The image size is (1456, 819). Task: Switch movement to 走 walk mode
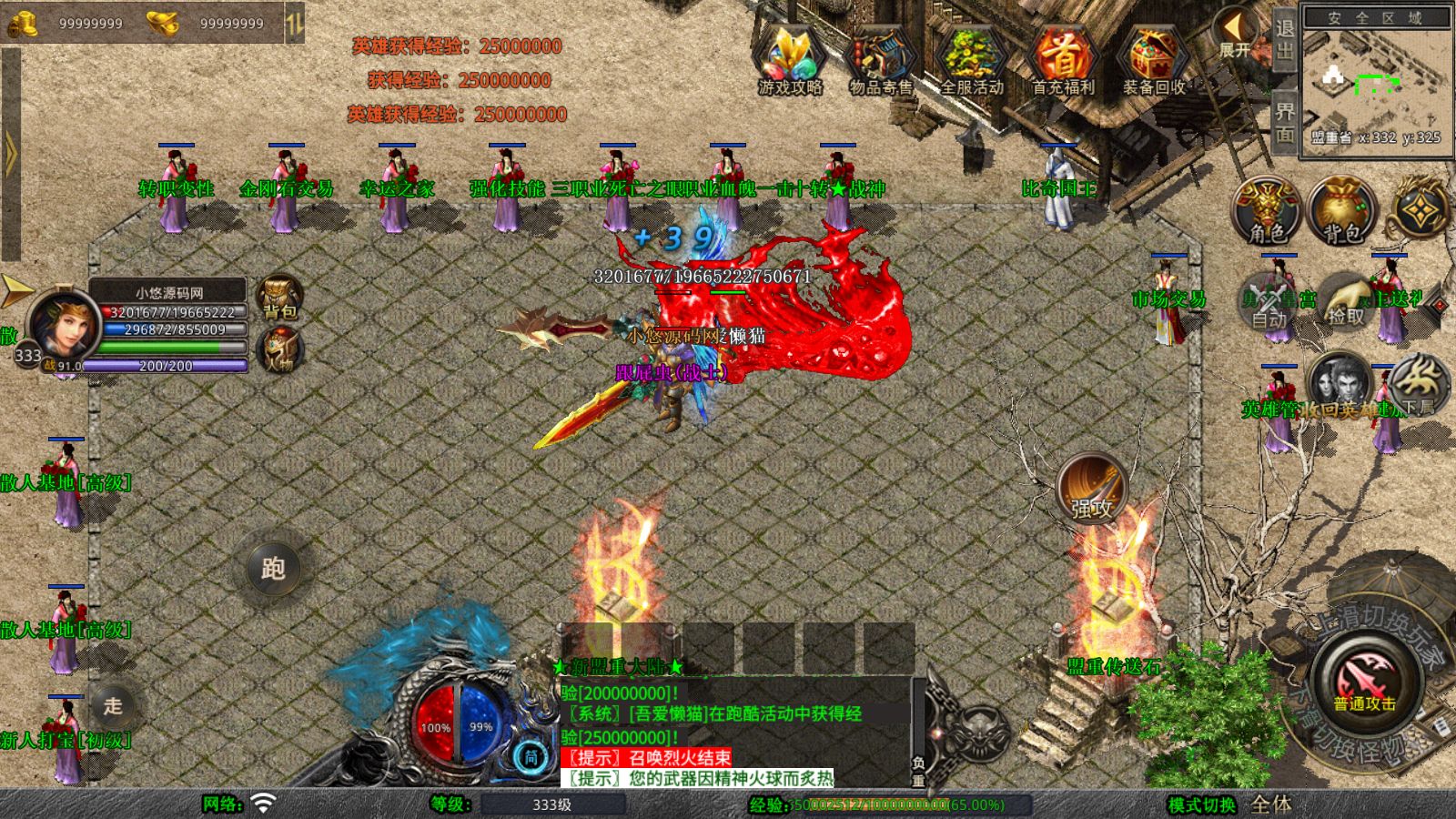pyautogui.click(x=113, y=706)
